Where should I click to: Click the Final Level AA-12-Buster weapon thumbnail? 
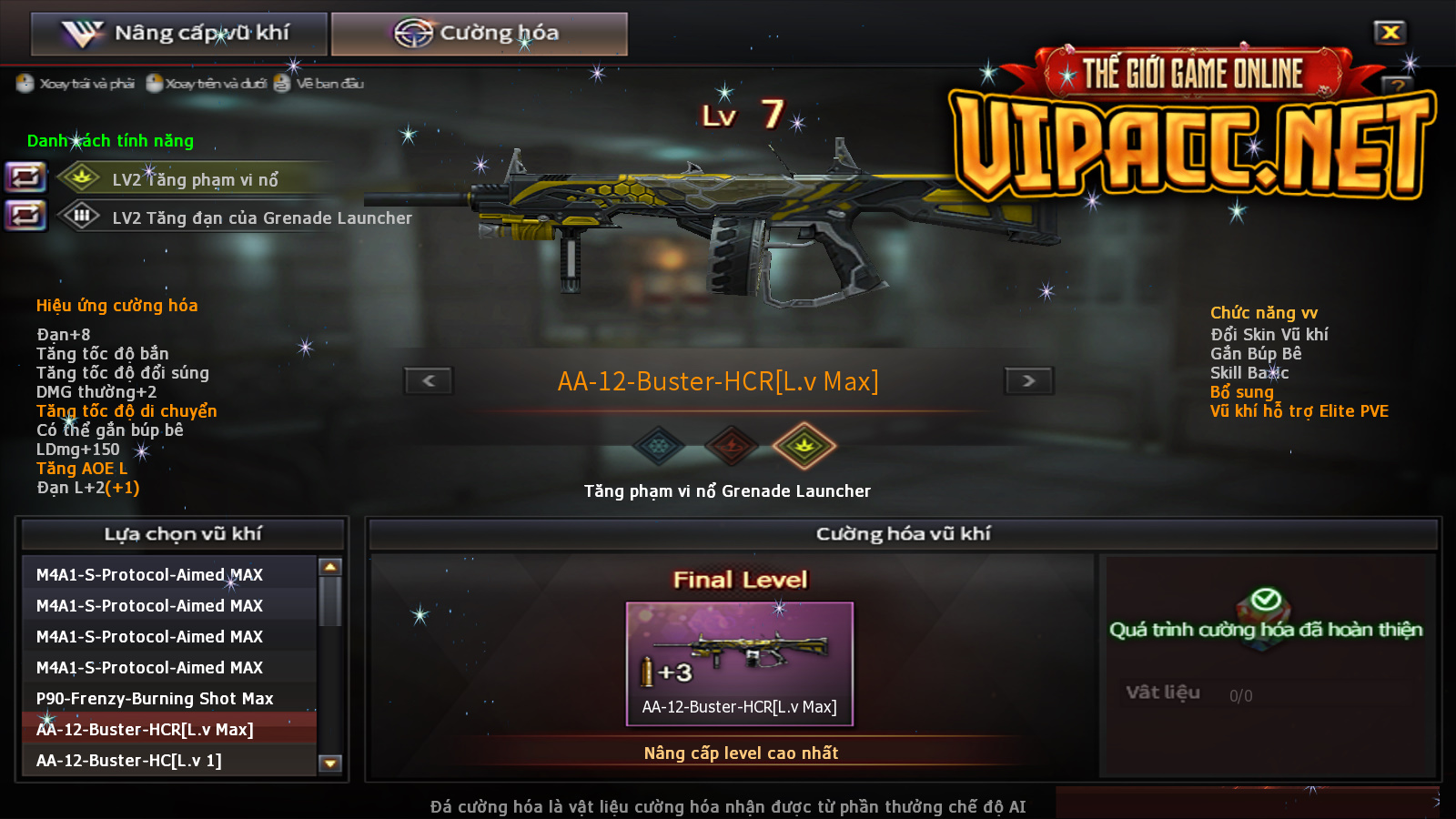click(x=739, y=662)
